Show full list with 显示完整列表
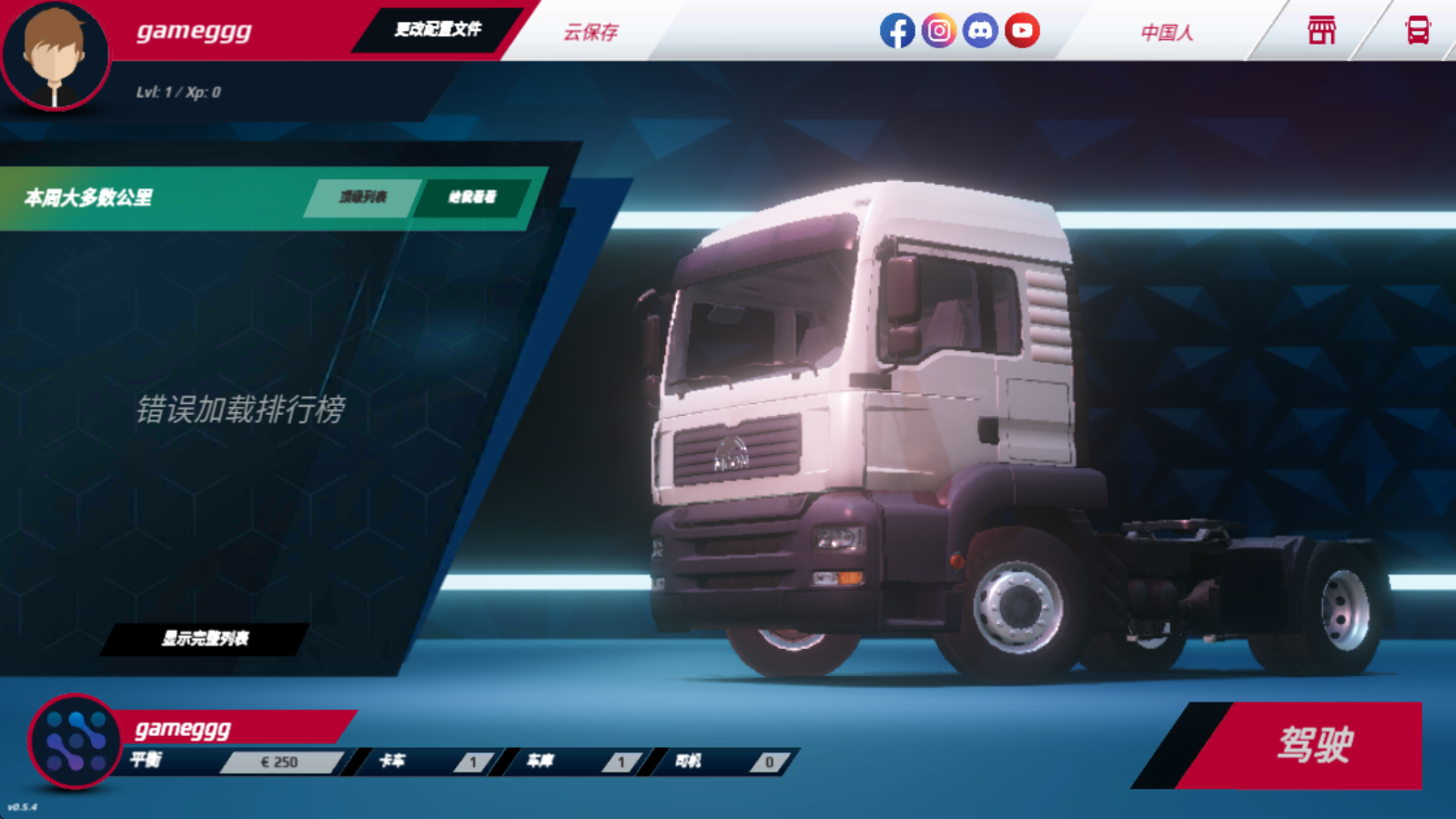1456x819 pixels. click(x=206, y=639)
